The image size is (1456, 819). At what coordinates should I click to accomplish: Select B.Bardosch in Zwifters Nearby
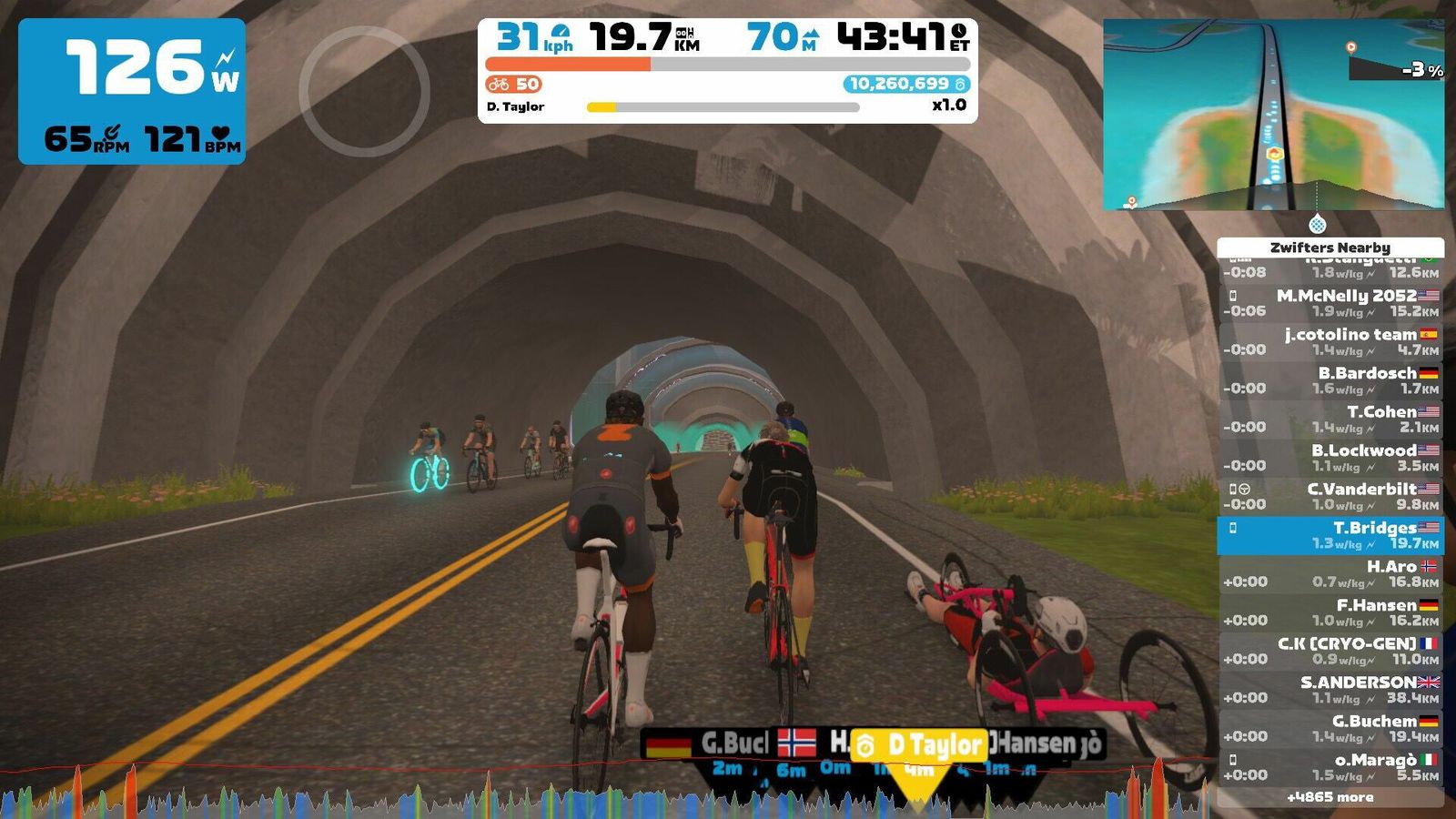coord(1330,380)
